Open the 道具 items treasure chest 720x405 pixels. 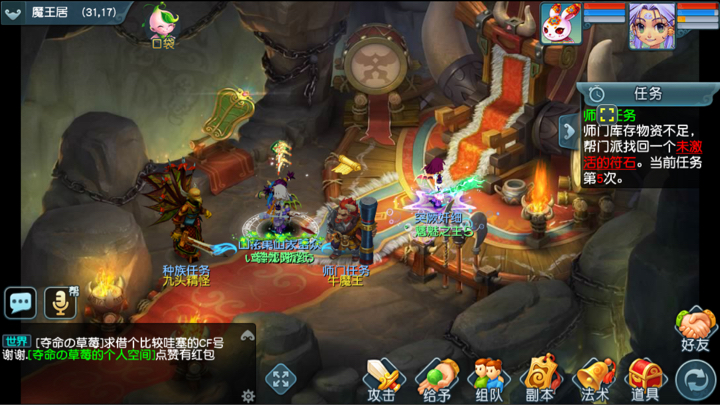point(645,379)
